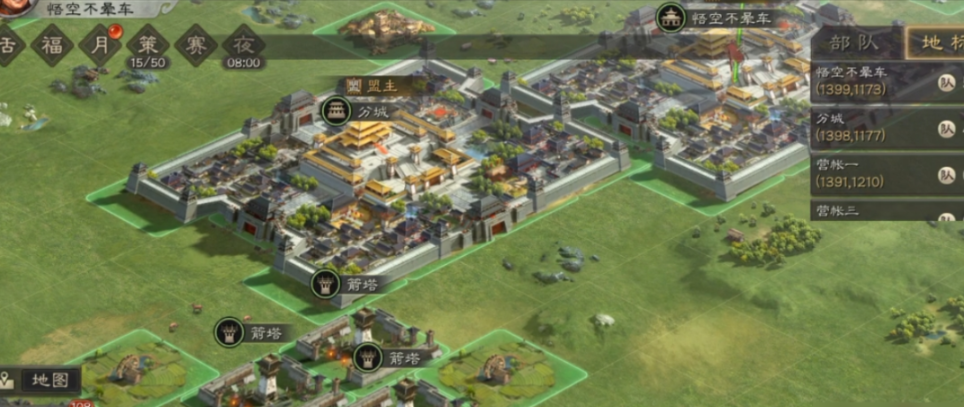
Task: Open the 福 diamond icon
Action: point(51,44)
